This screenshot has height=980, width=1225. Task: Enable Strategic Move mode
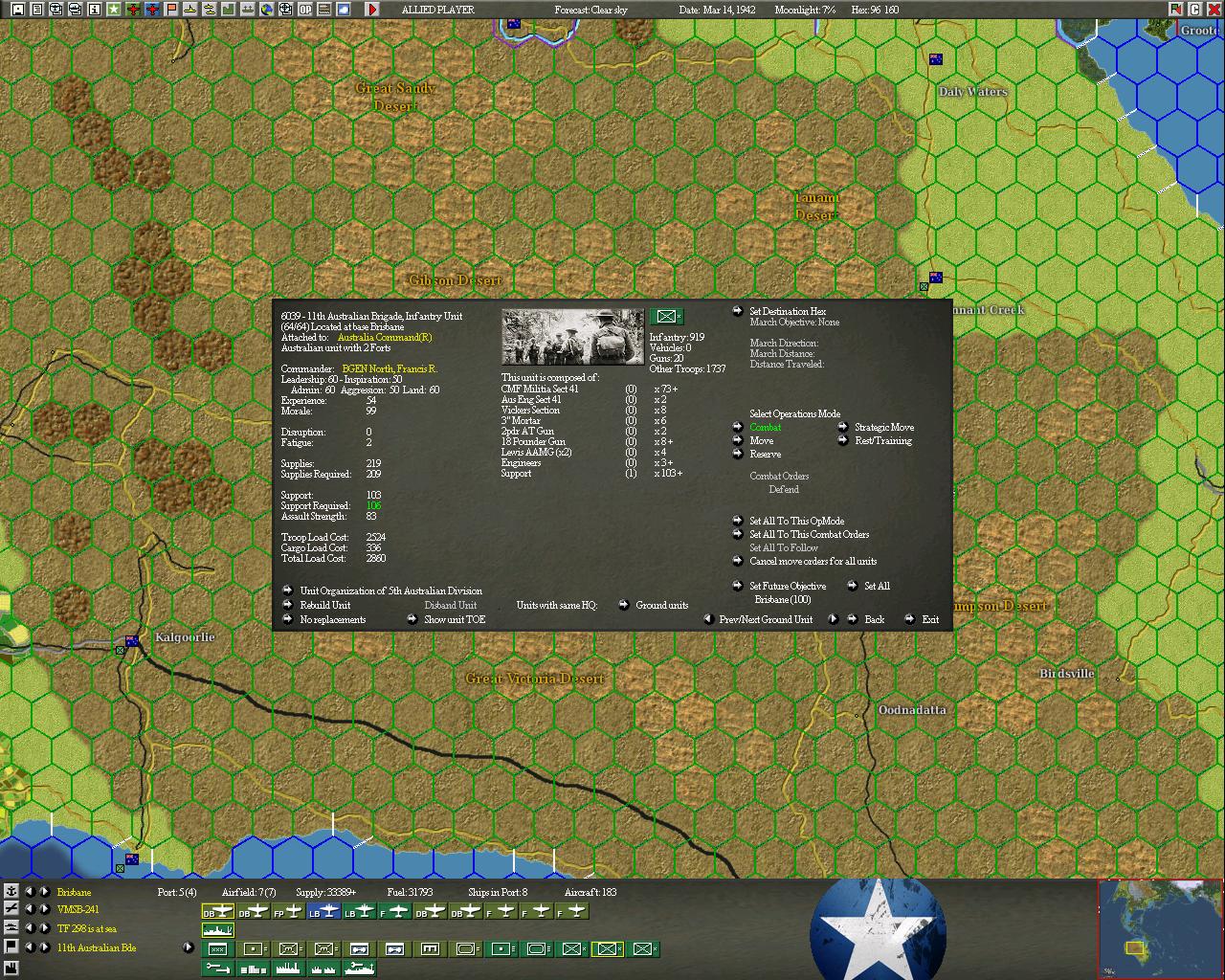click(x=883, y=427)
